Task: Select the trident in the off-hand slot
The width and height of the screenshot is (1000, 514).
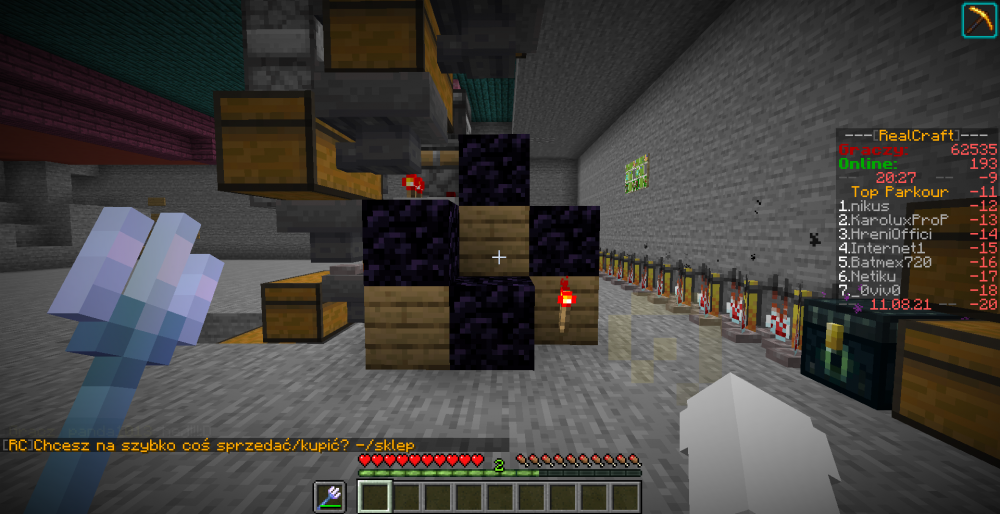Action: pyautogui.click(x=329, y=495)
